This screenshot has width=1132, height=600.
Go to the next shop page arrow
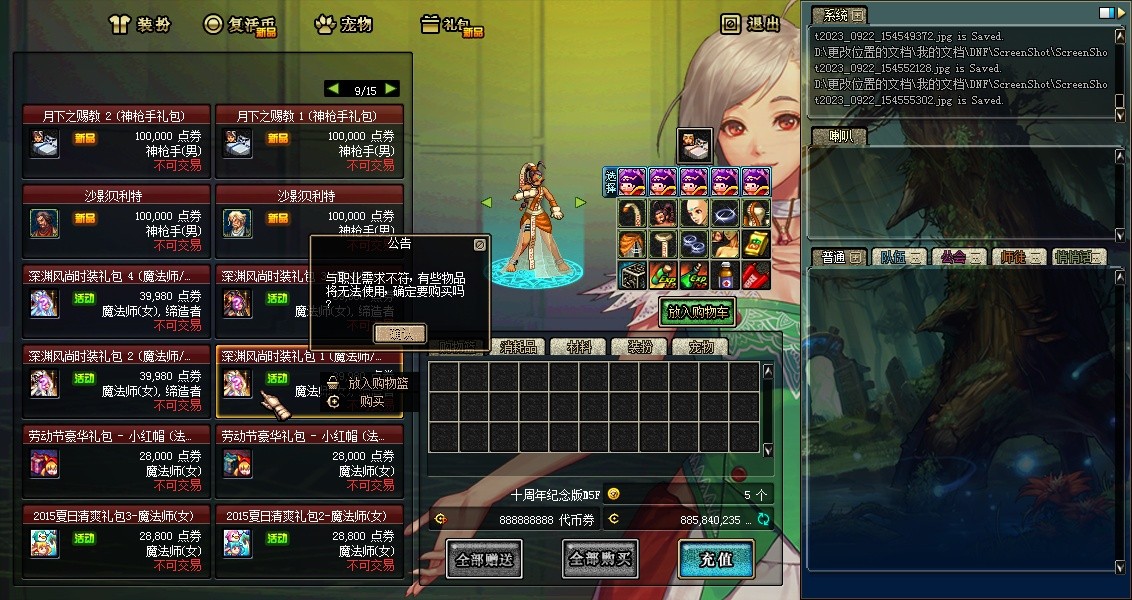click(391, 89)
